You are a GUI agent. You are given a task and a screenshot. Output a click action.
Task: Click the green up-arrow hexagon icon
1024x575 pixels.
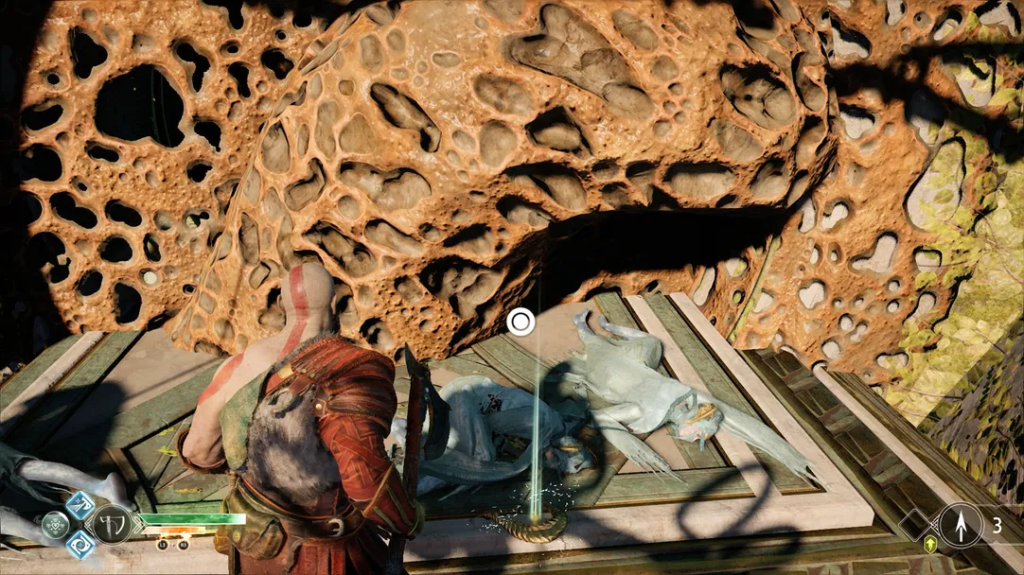(930, 543)
